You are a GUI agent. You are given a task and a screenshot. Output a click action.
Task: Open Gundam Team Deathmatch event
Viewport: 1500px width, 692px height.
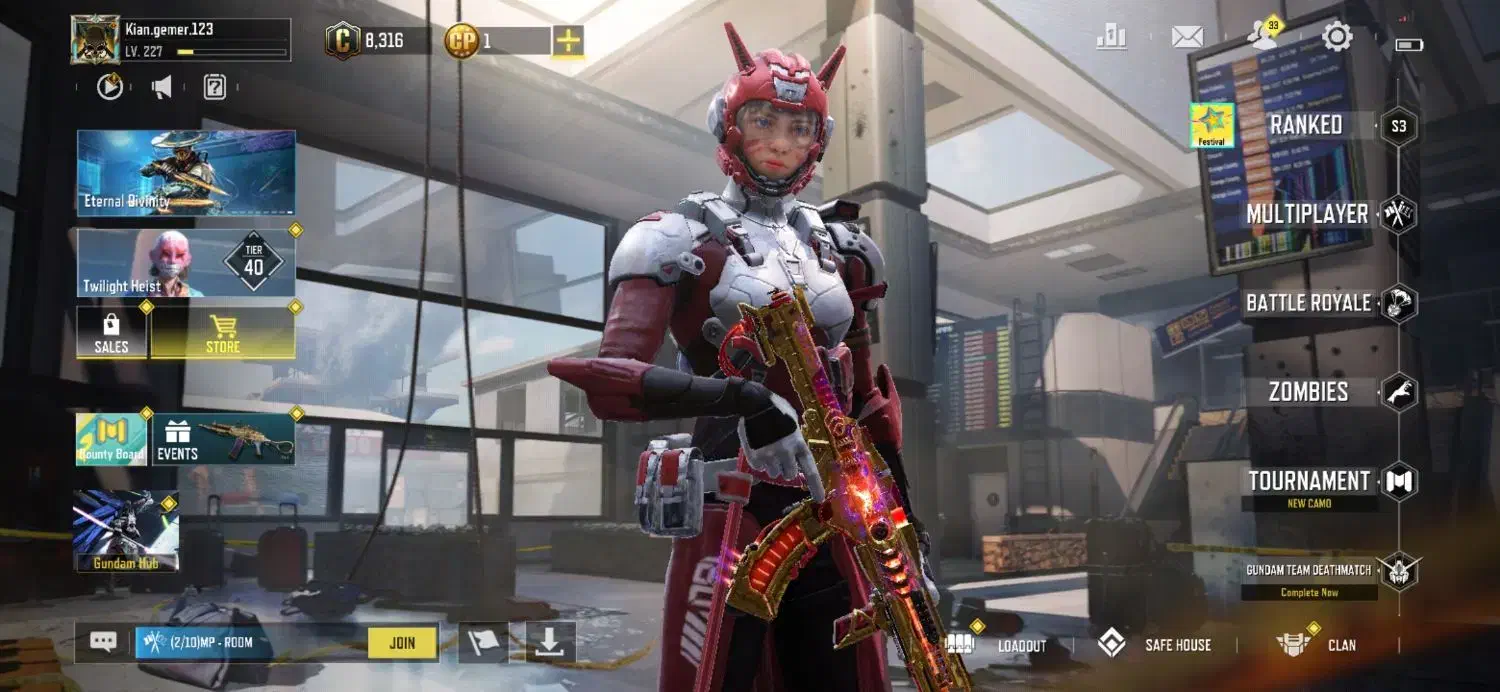click(1309, 571)
